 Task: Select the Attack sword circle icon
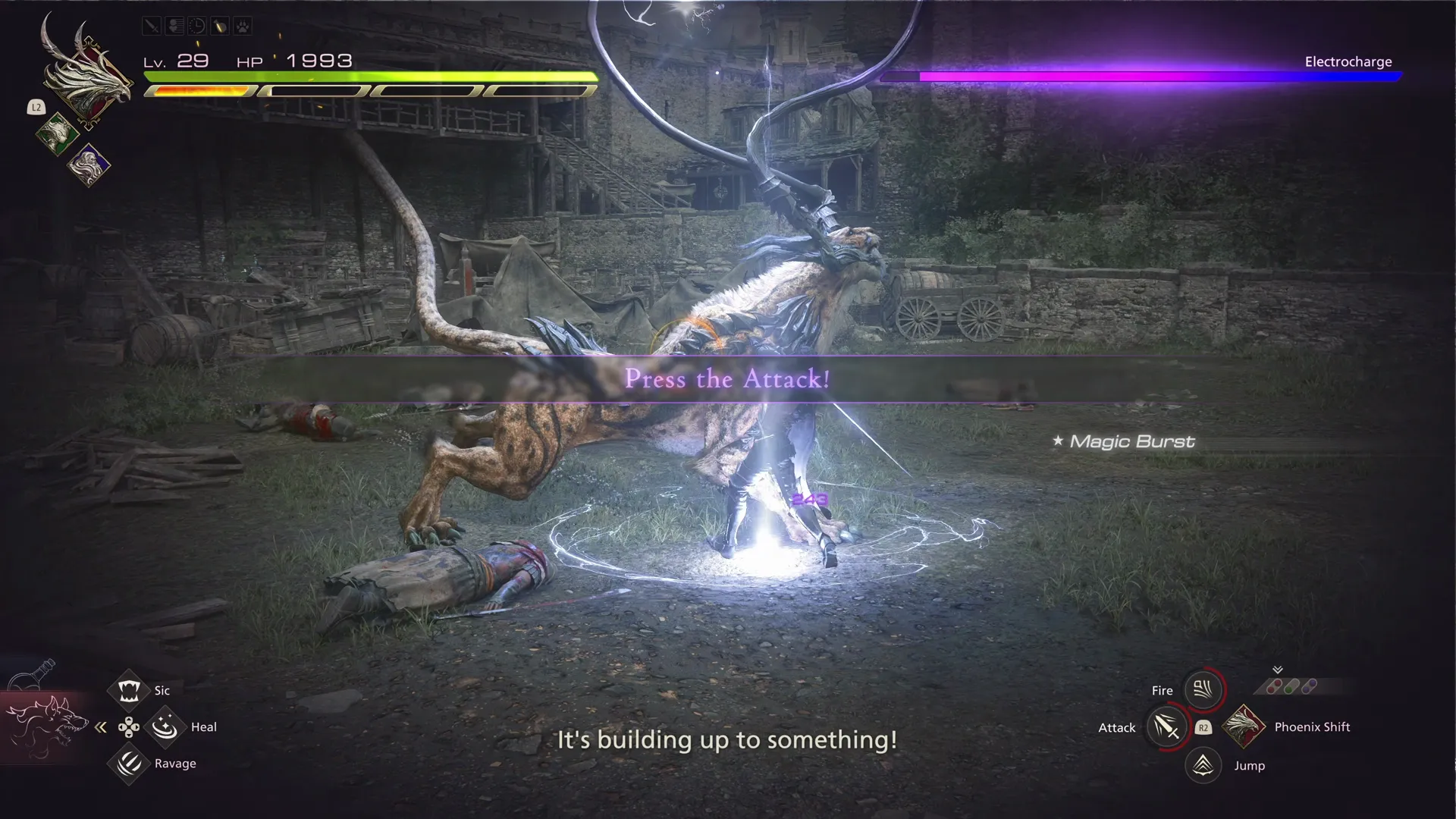click(x=1167, y=727)
